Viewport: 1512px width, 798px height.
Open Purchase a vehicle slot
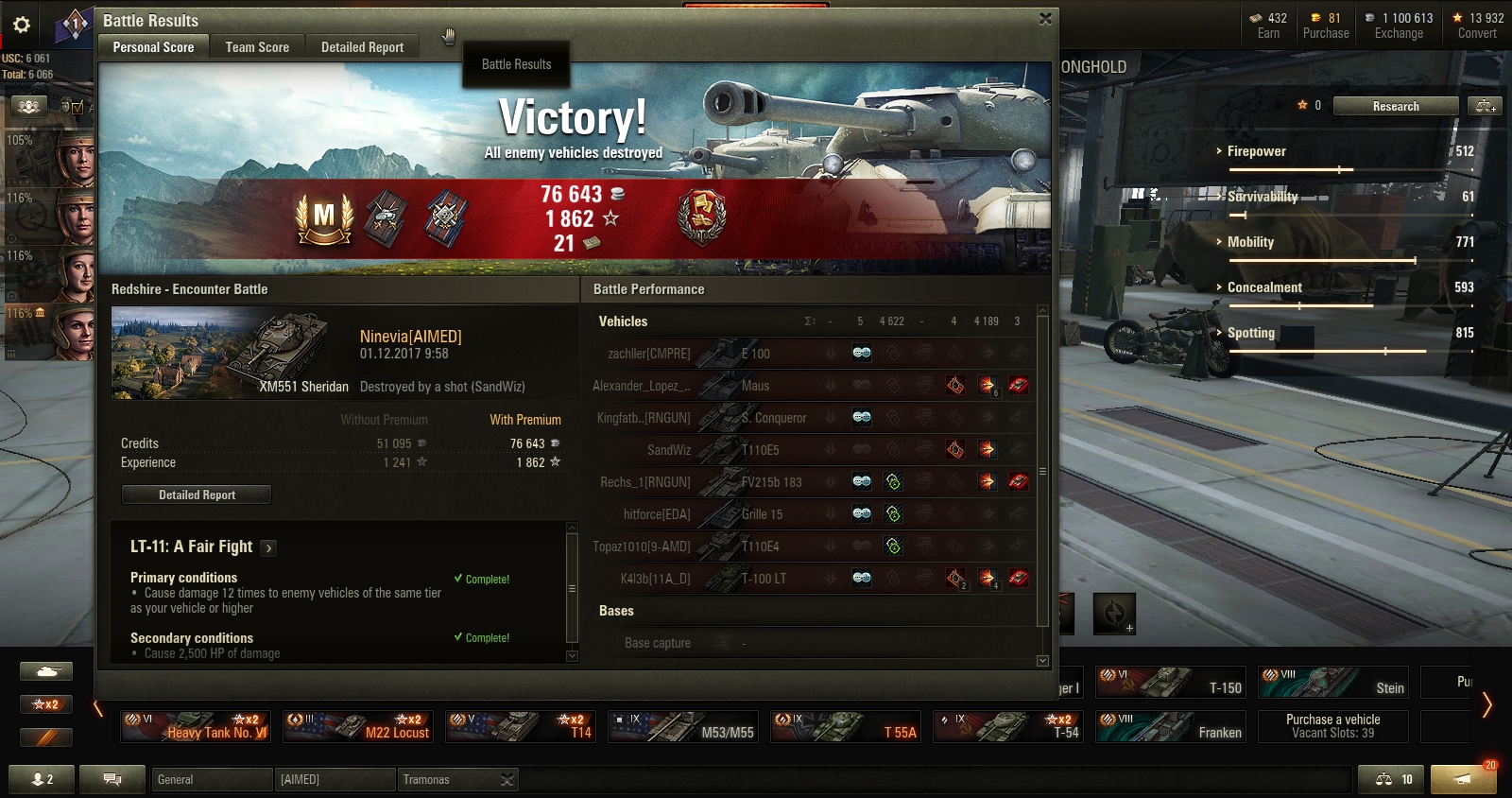[1332, 726]
